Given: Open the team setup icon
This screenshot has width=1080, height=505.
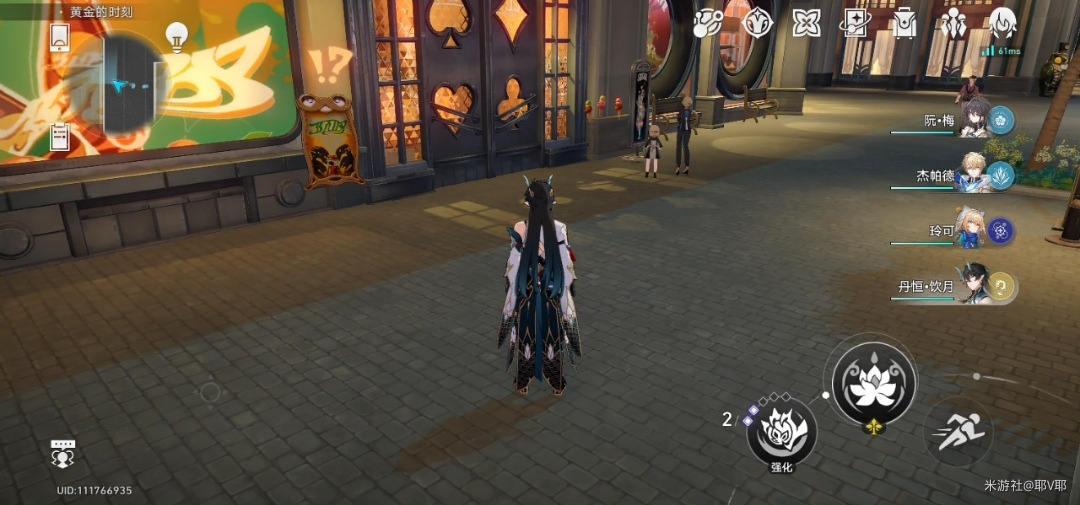Looking at the screenshot, I should pos(952,22).
